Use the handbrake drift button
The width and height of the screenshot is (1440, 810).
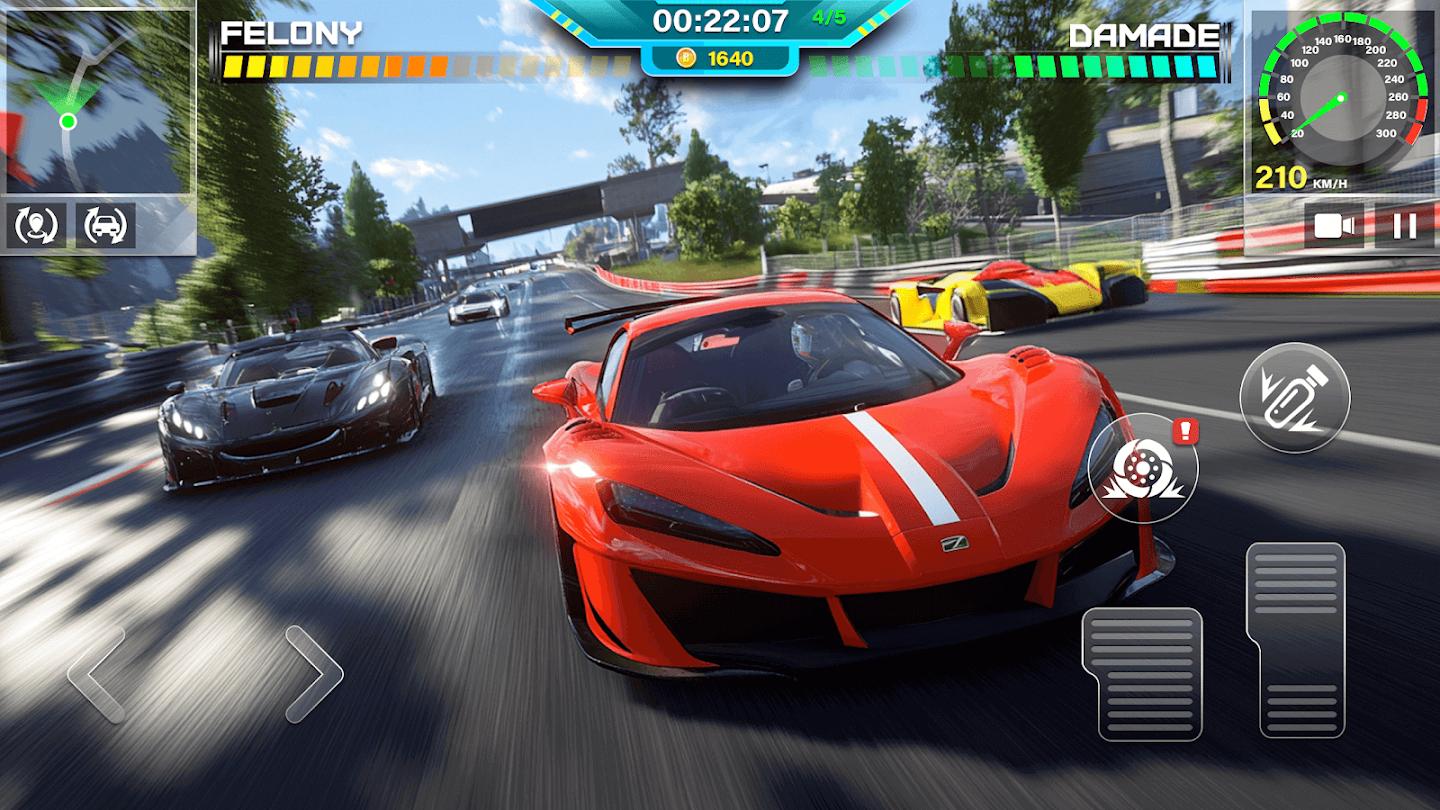1142,467
